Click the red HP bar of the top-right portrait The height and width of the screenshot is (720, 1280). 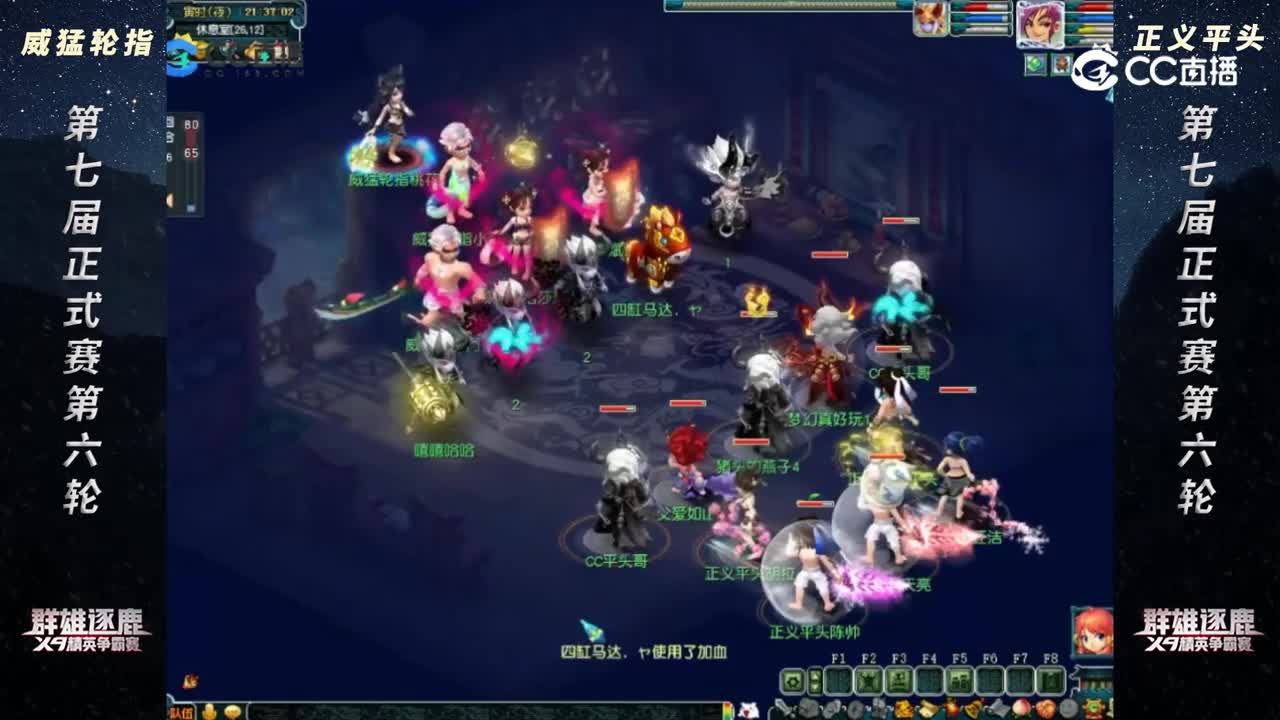pyautogui.click(x=1093, y=7)
